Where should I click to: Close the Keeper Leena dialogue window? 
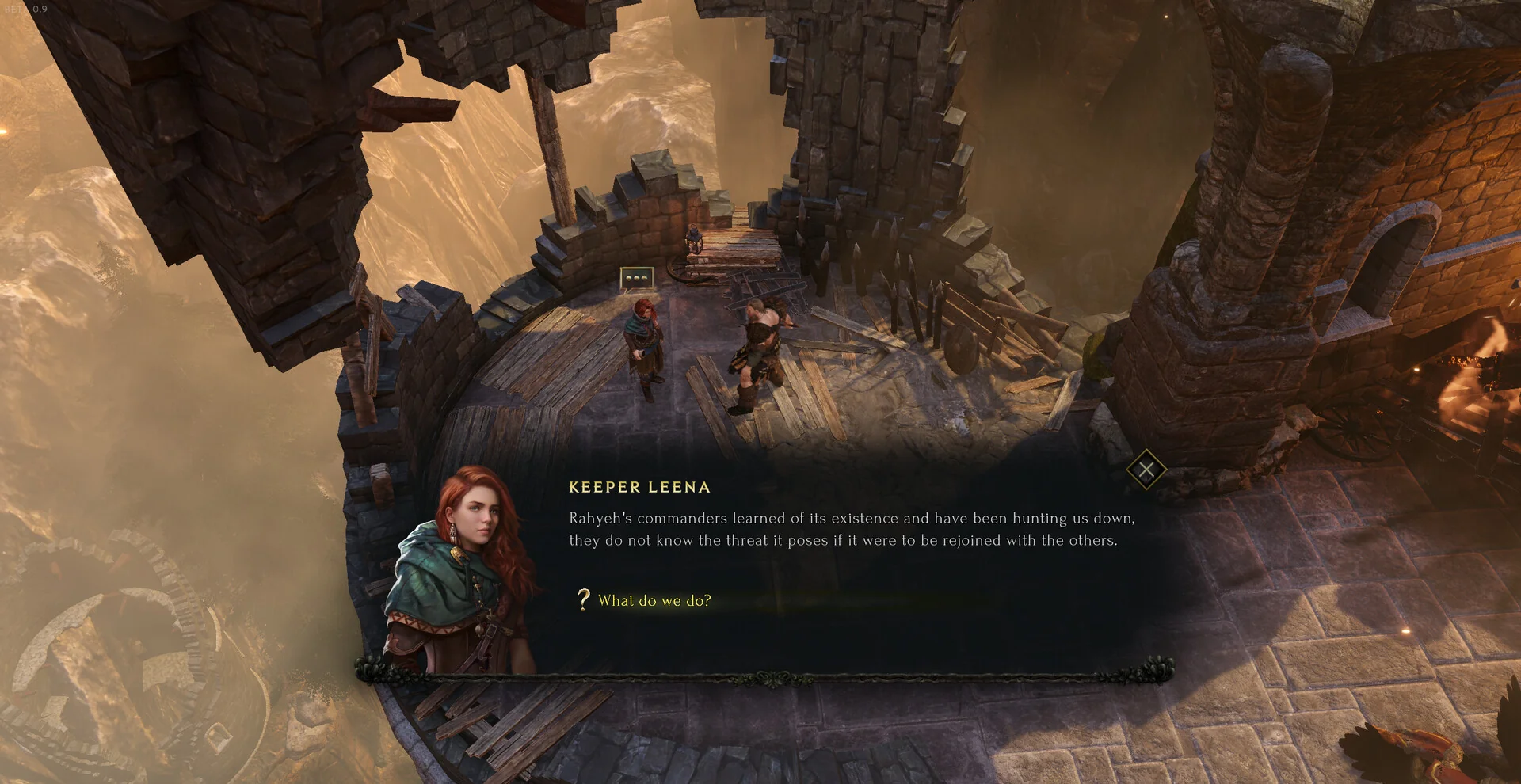pyautogui.click(x=1146, y=470)
